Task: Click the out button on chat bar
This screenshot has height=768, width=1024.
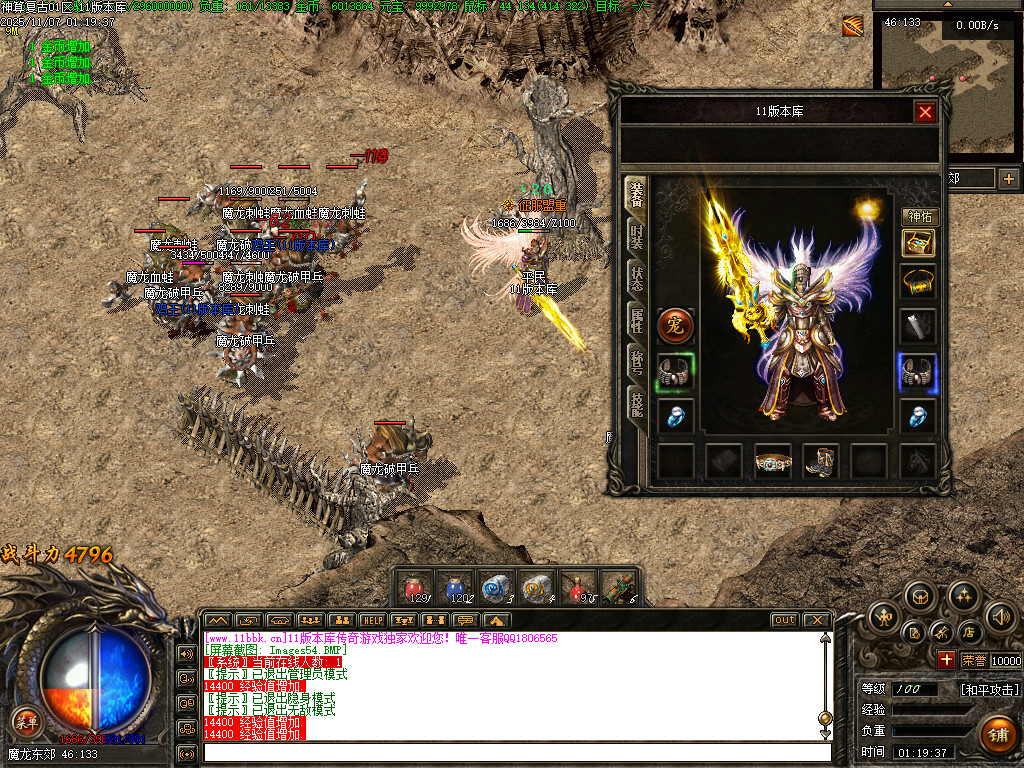Action: tap(785, 620)
